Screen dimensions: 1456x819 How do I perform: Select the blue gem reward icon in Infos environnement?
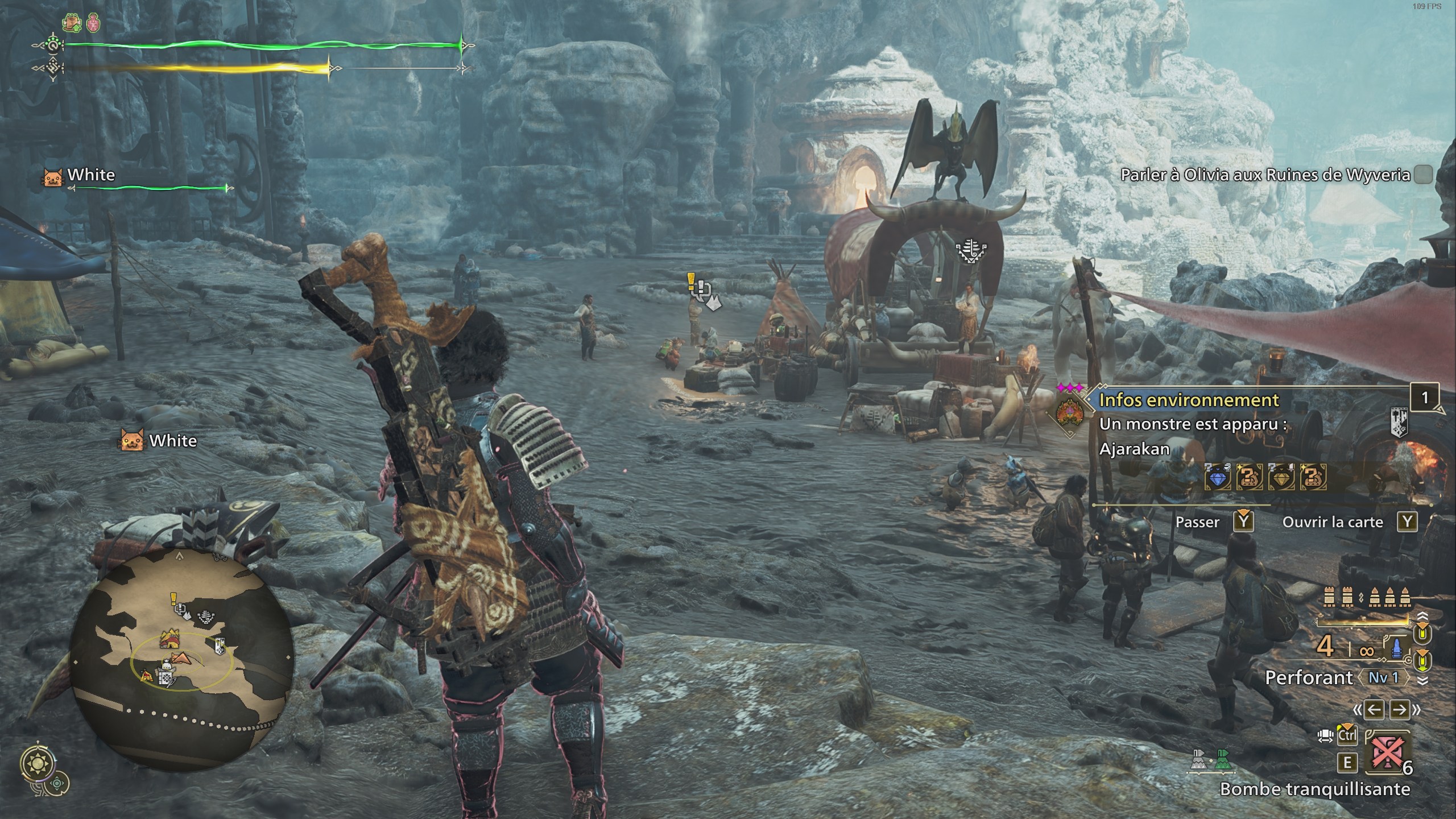point(1219,478)
